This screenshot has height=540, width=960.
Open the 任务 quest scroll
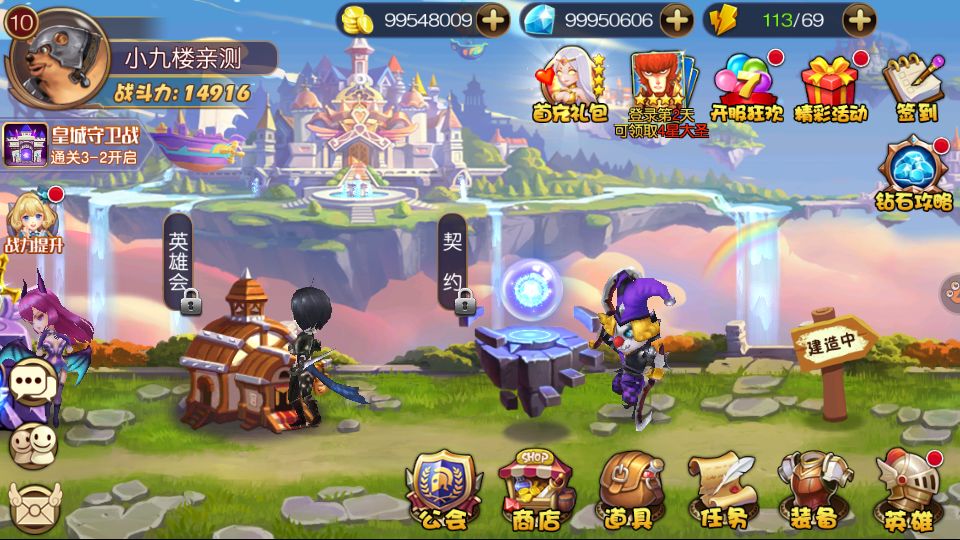click(x=721, y=490)
